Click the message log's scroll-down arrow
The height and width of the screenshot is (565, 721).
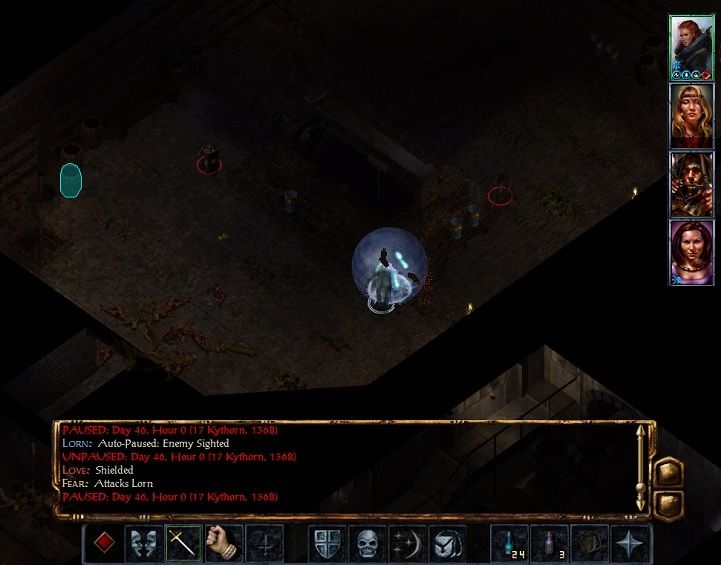(x=642, y=505)
